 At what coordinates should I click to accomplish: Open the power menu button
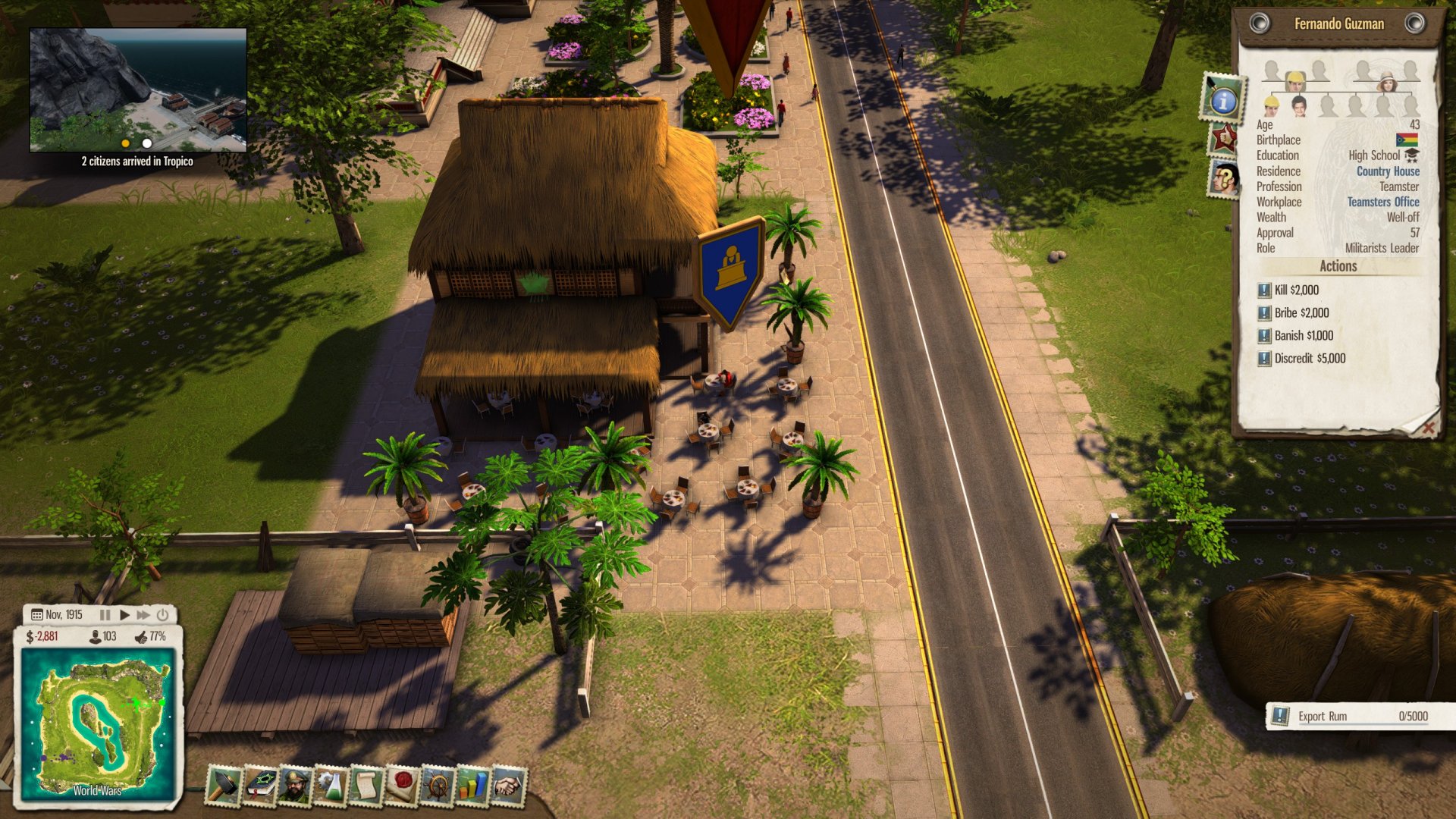pyautogui.click(x=162, y=615)
